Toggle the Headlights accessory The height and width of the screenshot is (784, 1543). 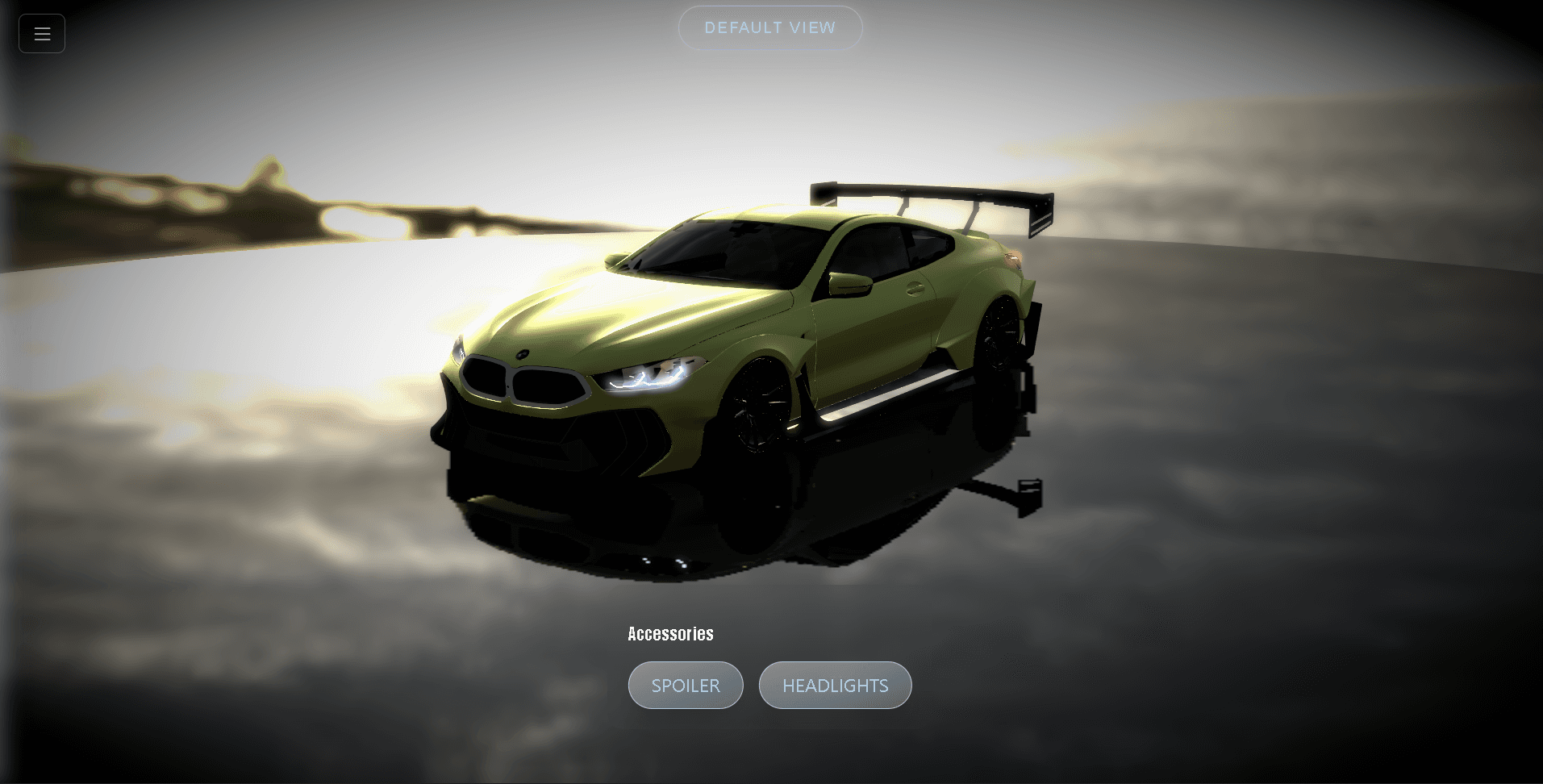coord(835,686)
